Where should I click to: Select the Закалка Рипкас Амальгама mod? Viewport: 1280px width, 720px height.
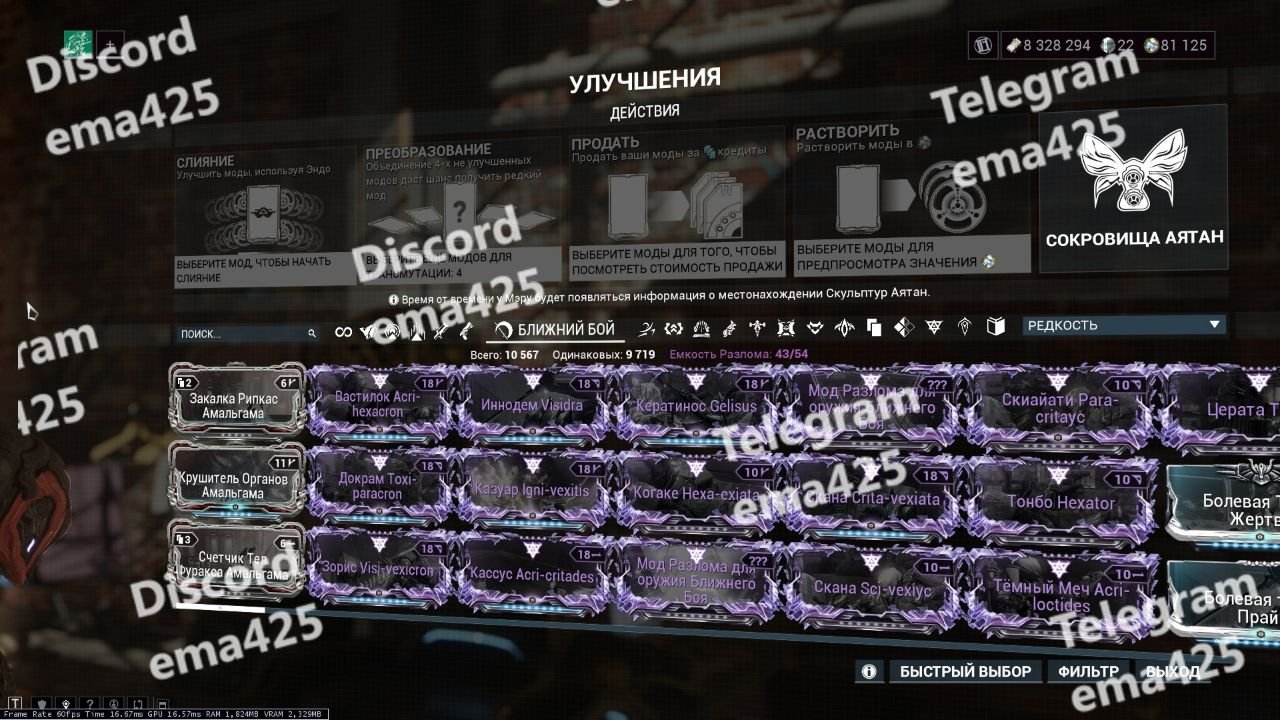[237, 403]
